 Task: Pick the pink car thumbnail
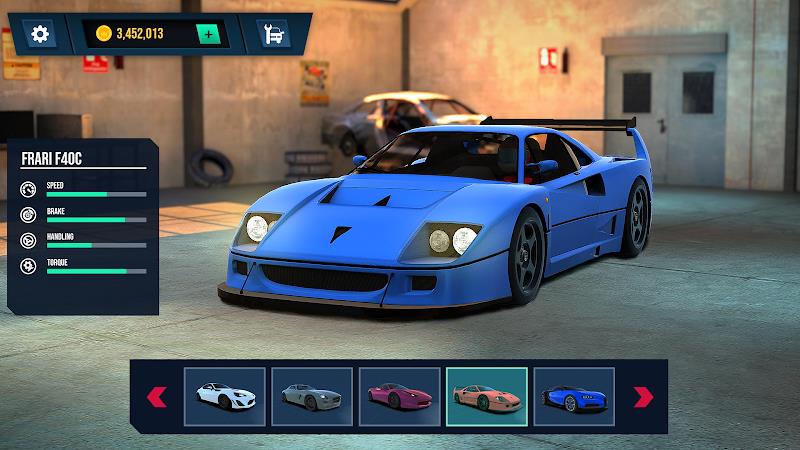[399, 397]
